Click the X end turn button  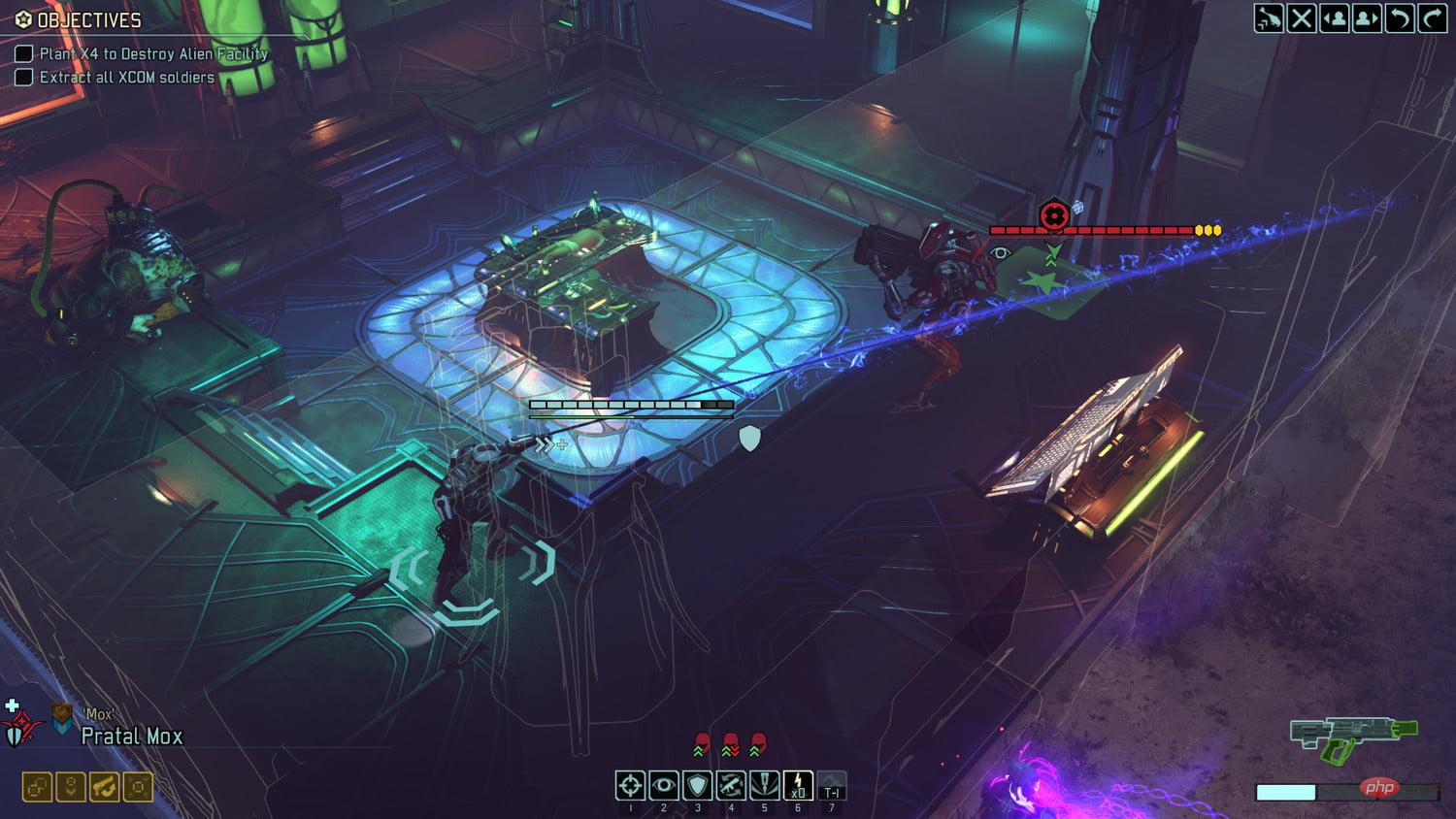[x=1302, y=18]
